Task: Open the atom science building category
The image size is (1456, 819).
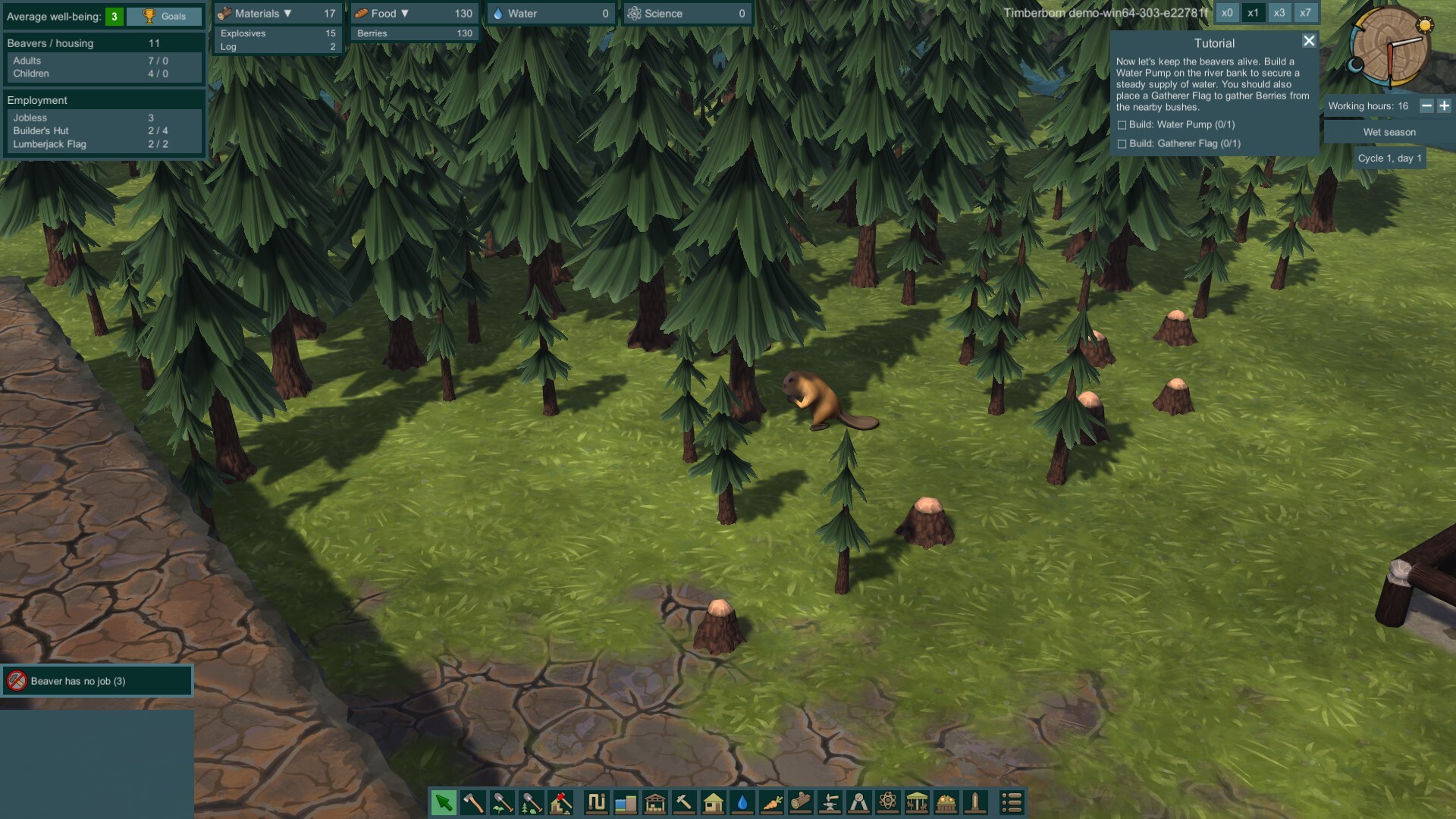Action: (x=888, y=802)
